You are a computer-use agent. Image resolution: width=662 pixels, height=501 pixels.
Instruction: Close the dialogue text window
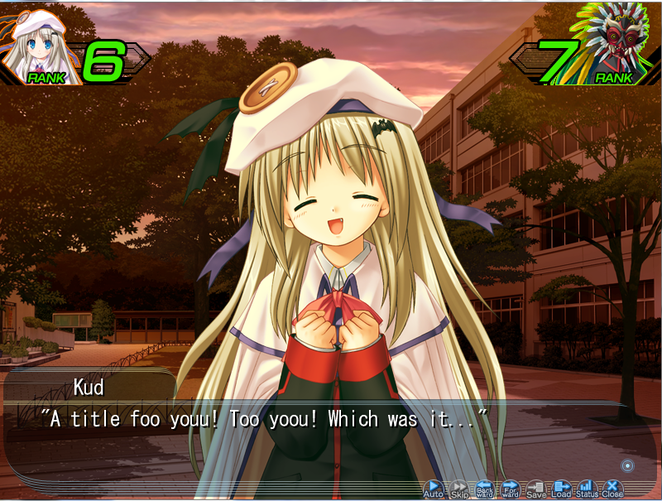pos(612,488)
